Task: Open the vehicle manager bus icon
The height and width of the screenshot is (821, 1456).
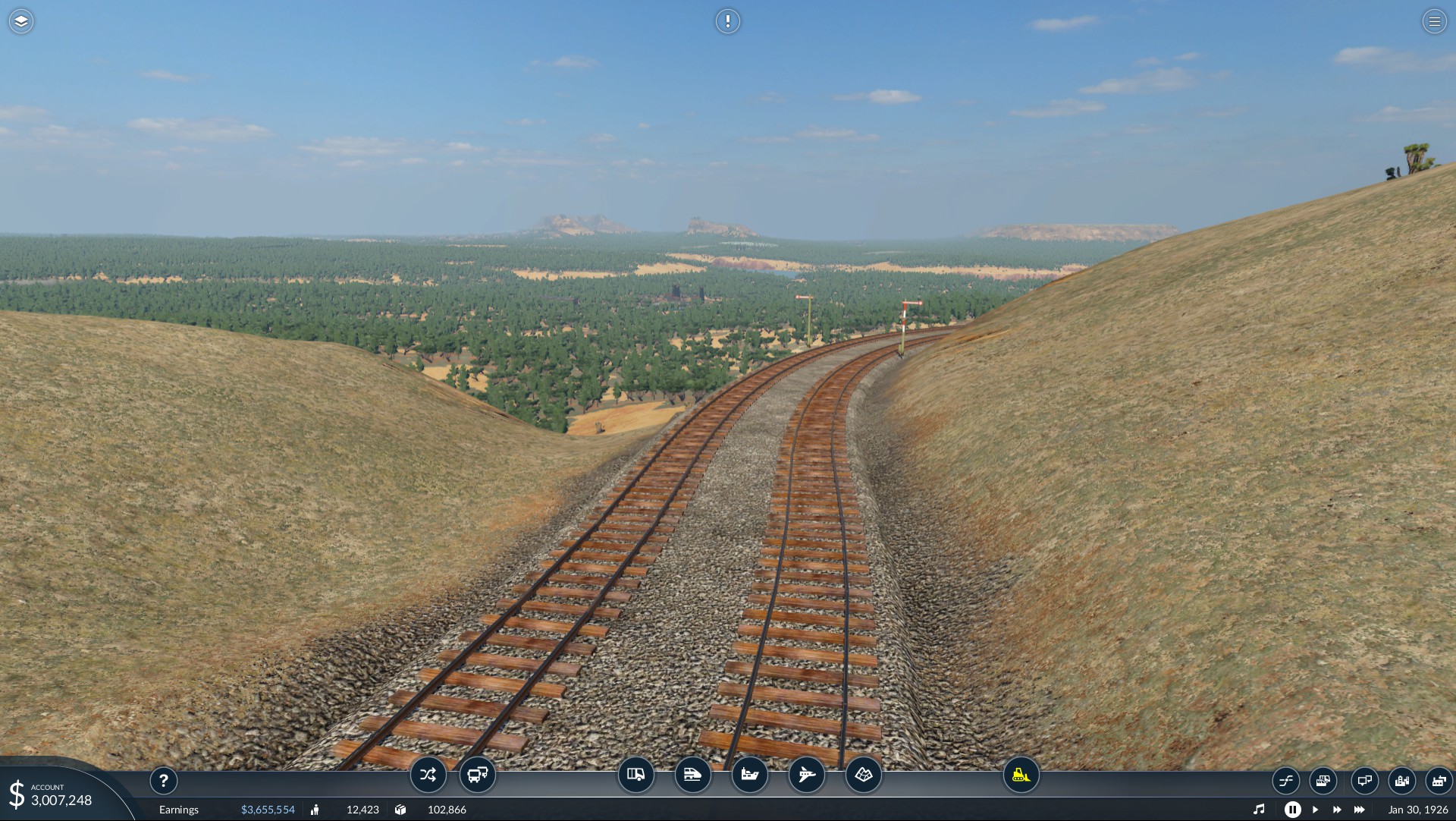Action: [x=478, y=775]
